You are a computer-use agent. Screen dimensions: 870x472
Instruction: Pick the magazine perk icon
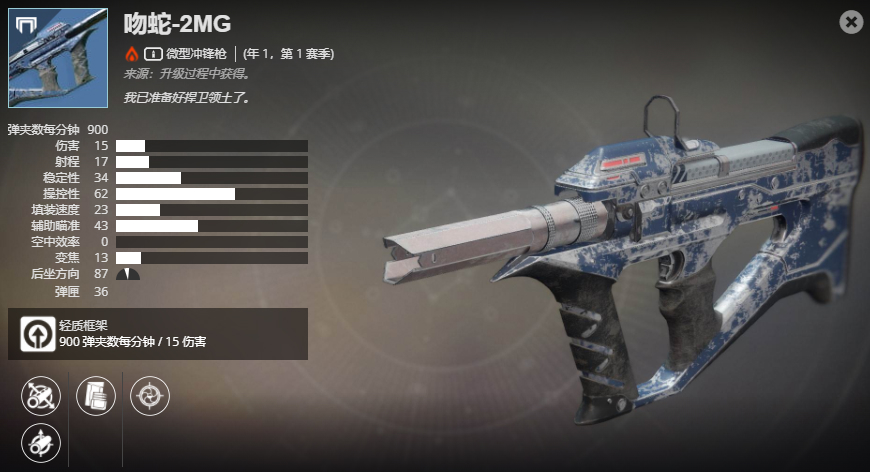pos(97,396)
